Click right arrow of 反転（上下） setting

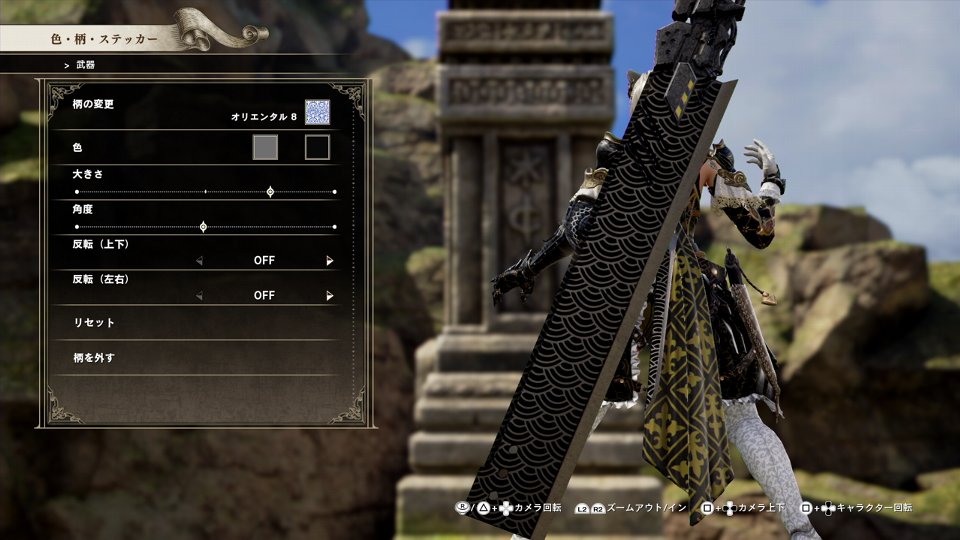click(x=329, y=261)
